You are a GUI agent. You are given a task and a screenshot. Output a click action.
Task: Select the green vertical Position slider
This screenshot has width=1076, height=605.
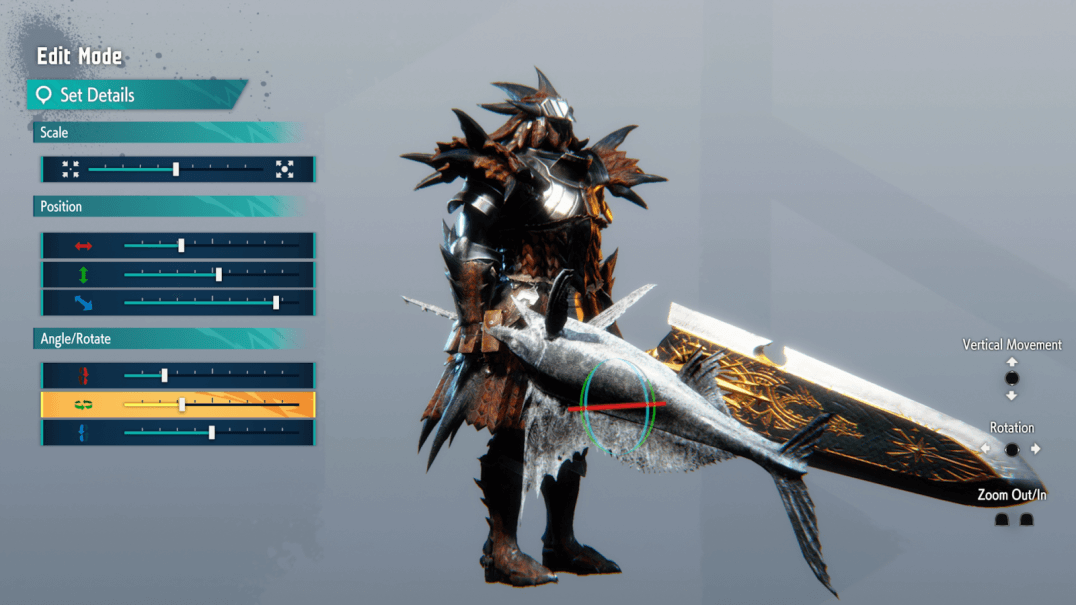[210, 274]
